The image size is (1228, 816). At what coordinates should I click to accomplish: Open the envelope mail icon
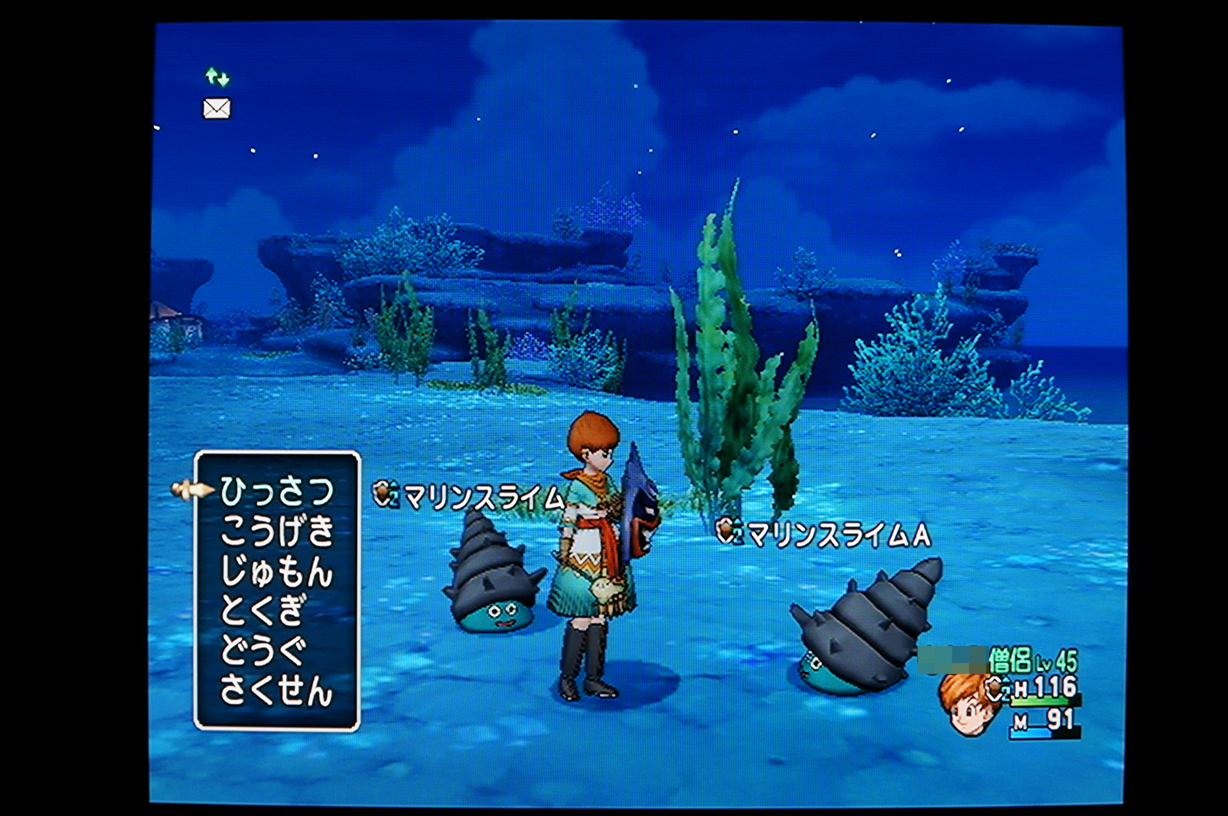point(217,108)
